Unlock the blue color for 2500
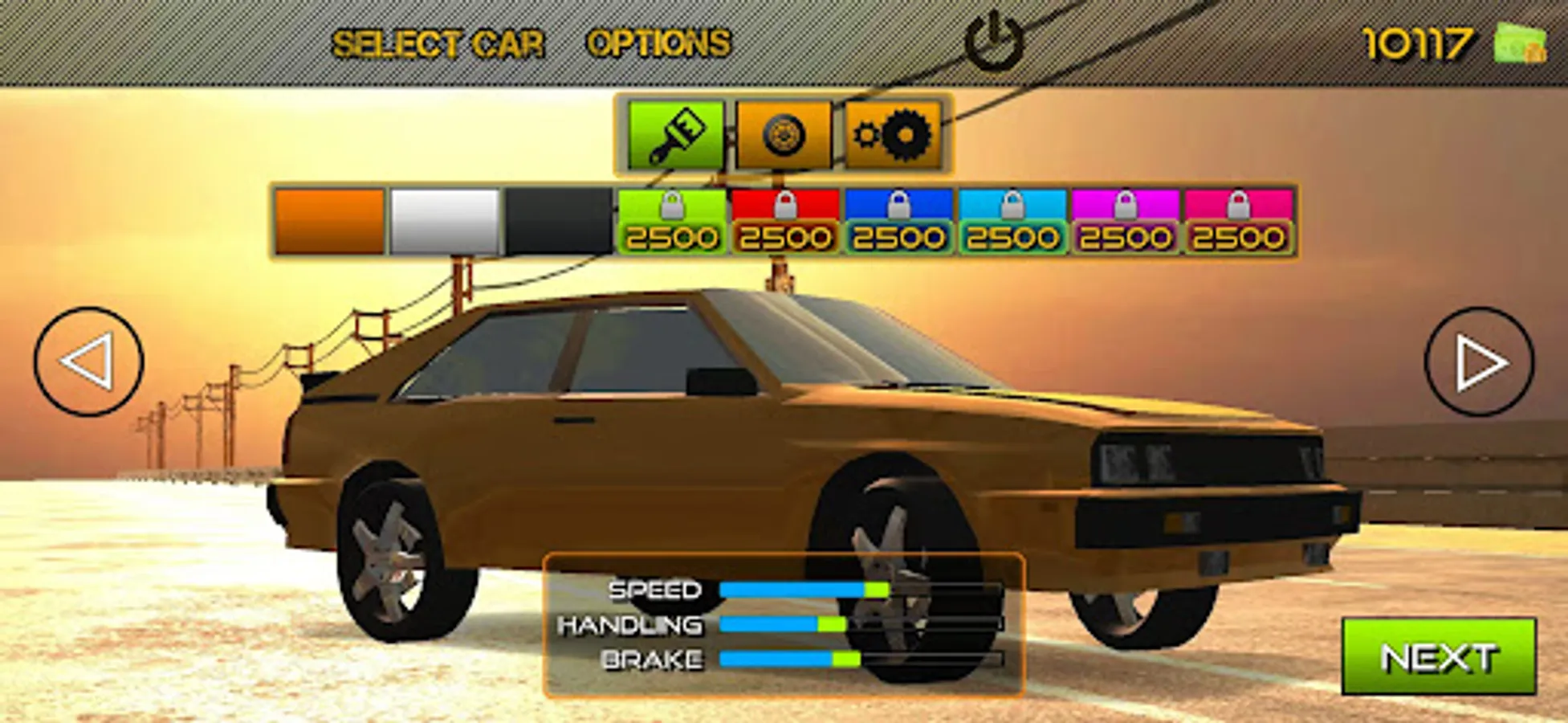Image resolution: width=1568 pixels, height=723 pixels. coord(898,221)
